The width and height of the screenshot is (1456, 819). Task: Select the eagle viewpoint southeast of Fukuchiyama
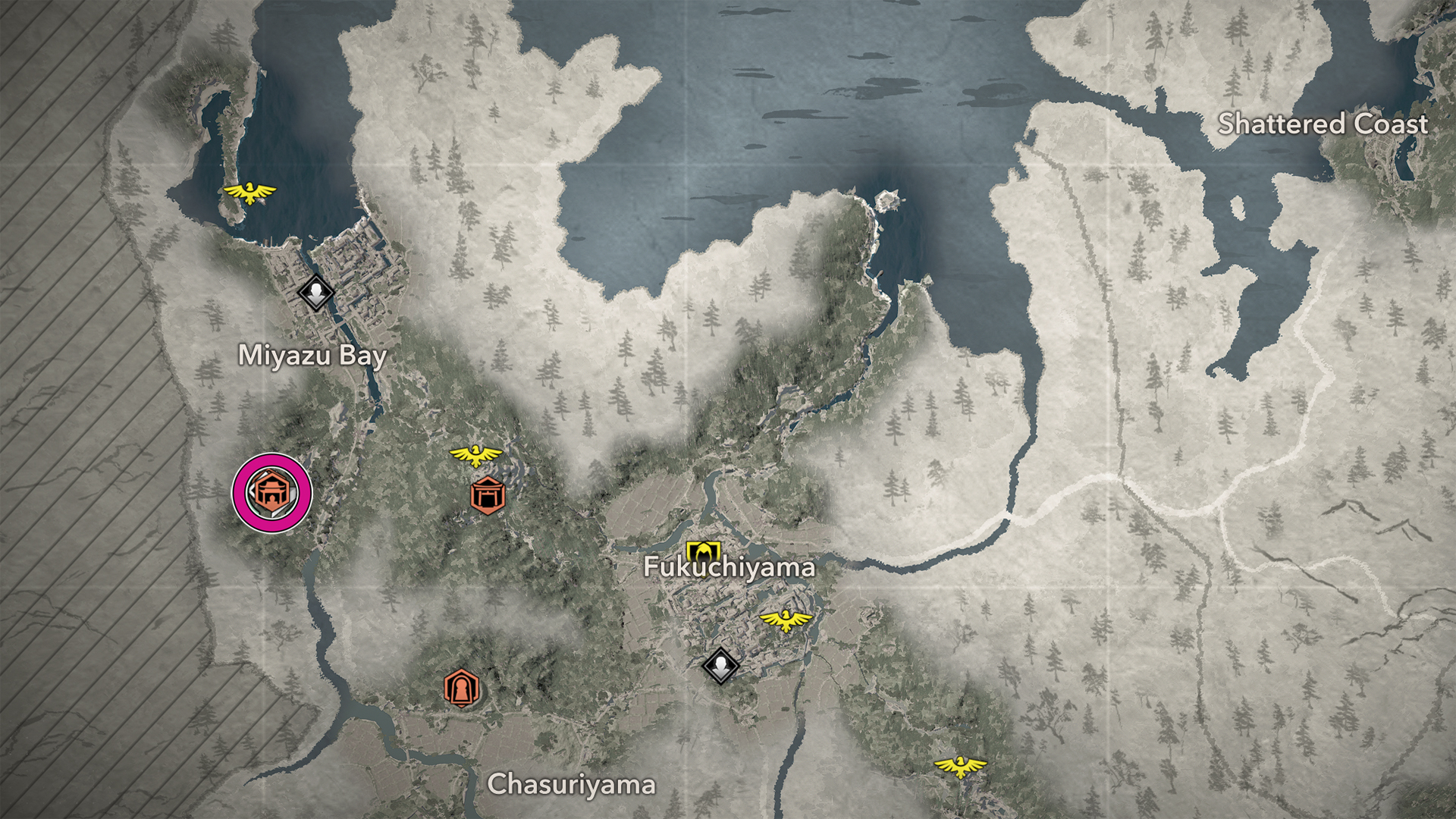(960, 767)
